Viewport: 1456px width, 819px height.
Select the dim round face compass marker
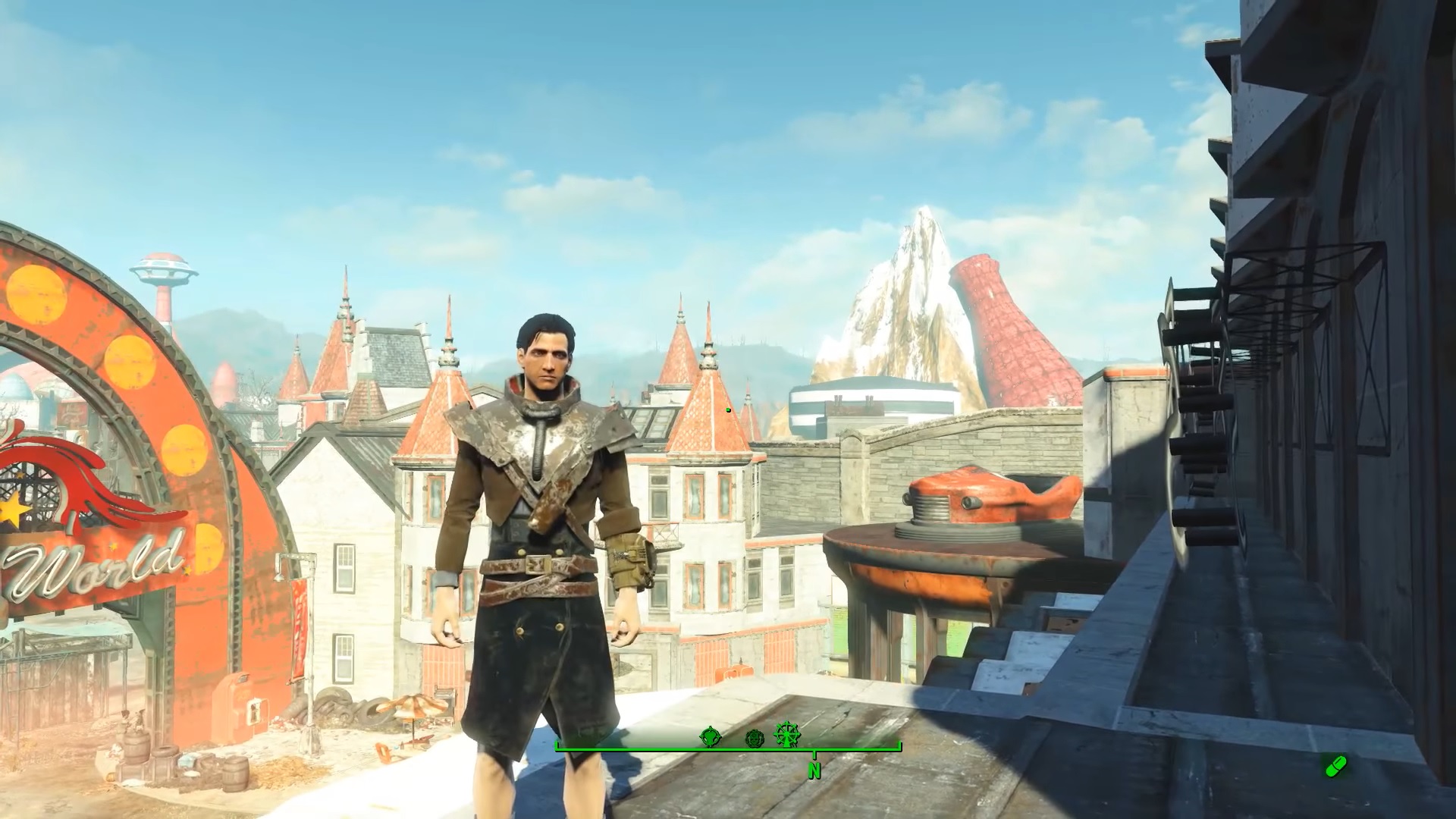754,738
